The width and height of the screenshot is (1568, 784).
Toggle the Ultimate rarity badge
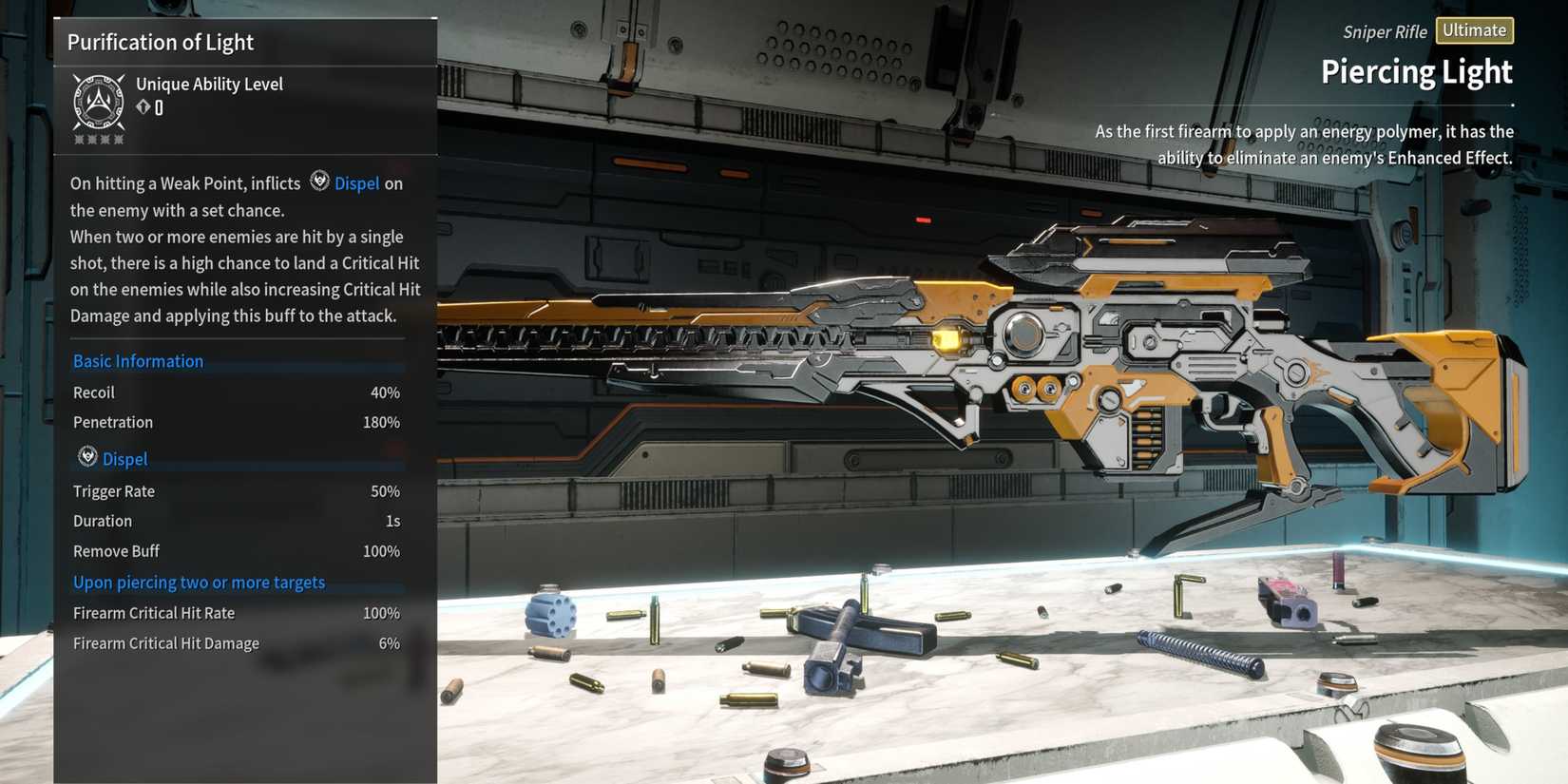pos(1475,29)
